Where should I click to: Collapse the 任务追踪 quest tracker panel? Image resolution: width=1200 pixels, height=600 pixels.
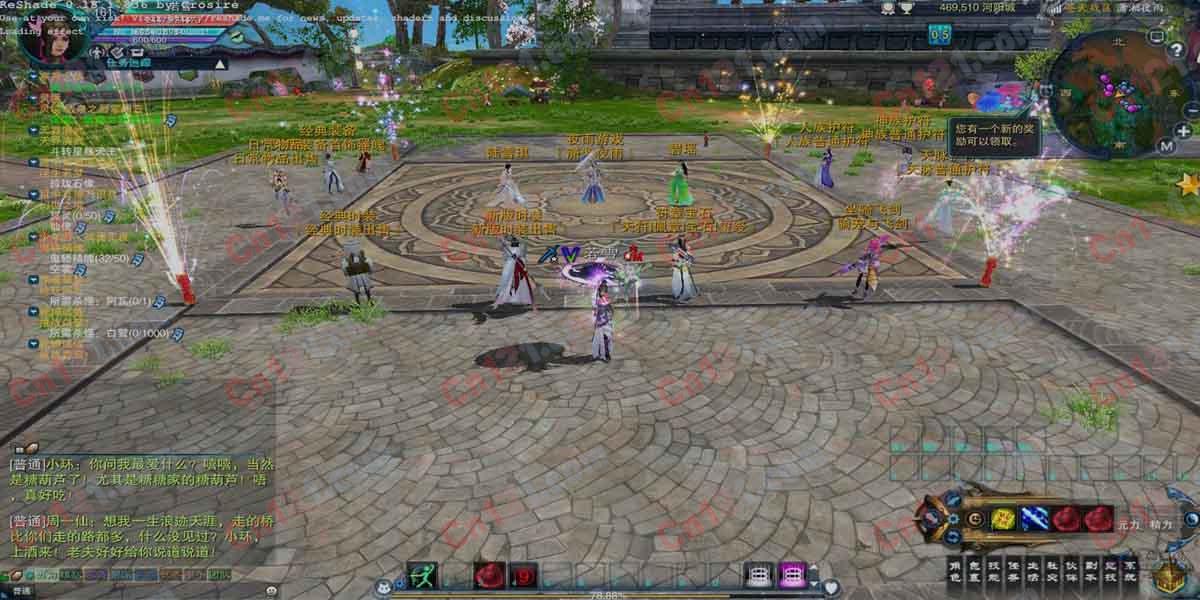click(x=221, y=63)
